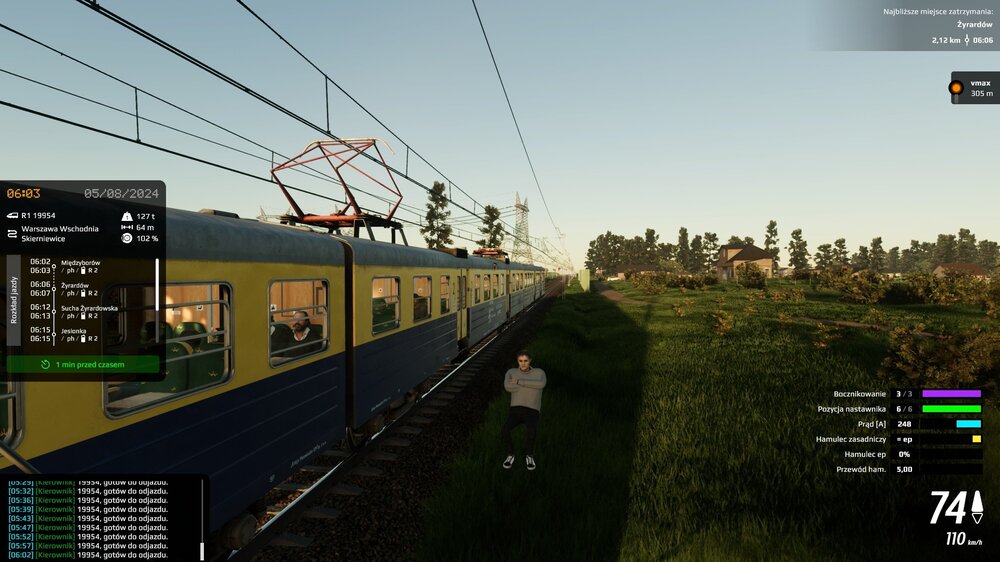Viewport: 1000px width, 562px height.
Task: Select the Międzyborów timetable row
Action: point(86,266)
